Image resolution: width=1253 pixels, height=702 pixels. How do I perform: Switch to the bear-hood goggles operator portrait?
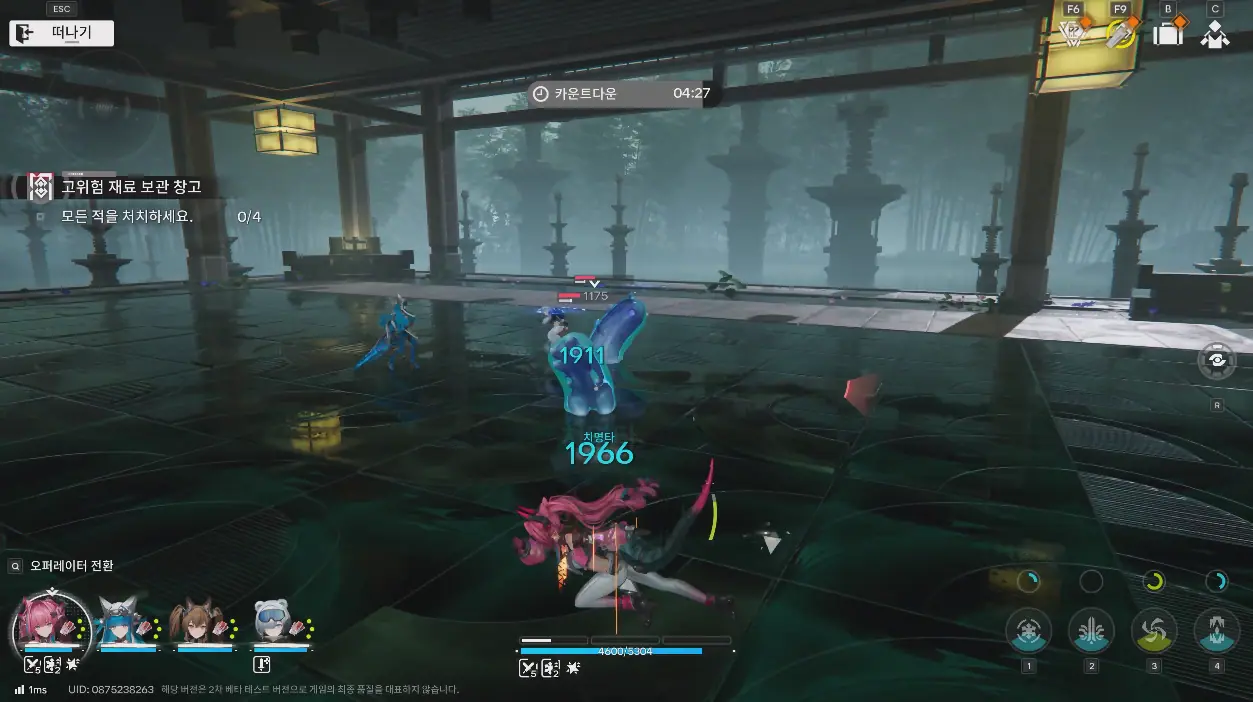(272, 624)
